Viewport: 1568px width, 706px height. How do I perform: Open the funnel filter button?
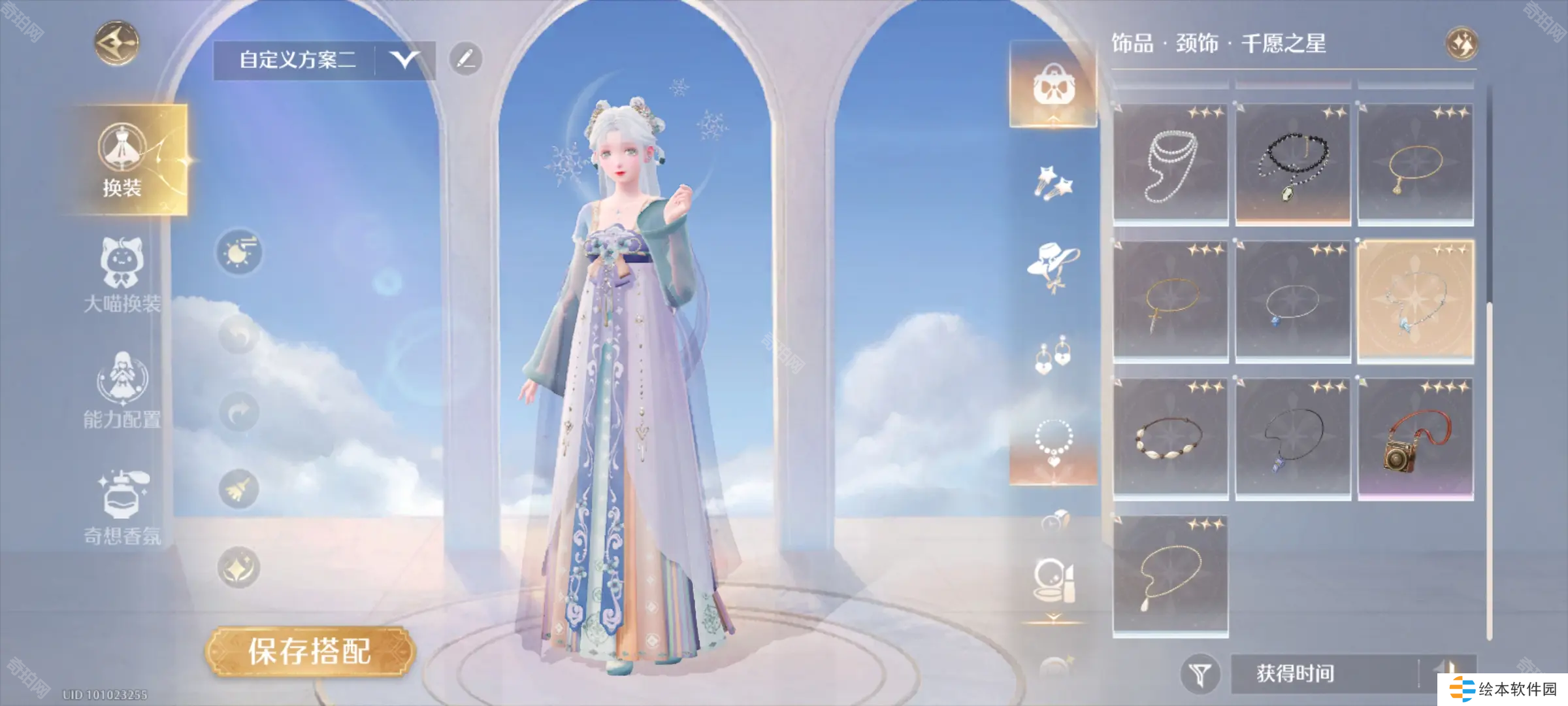pyautogui.click(x=1200, y=674)
